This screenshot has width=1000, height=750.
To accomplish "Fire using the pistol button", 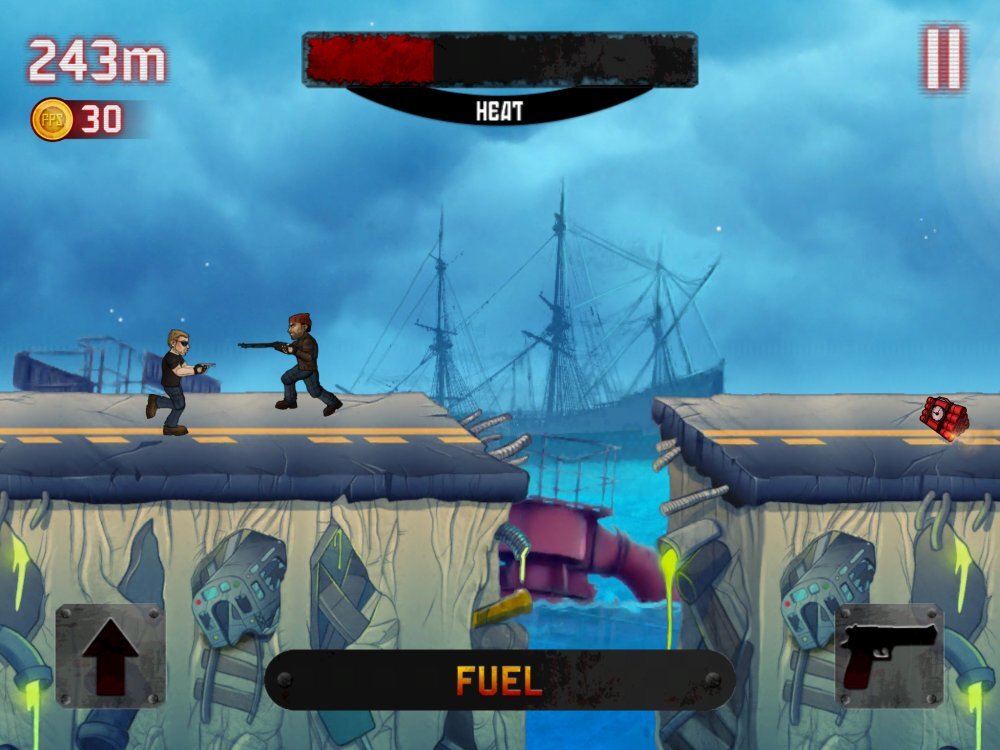I will point(889,655).
